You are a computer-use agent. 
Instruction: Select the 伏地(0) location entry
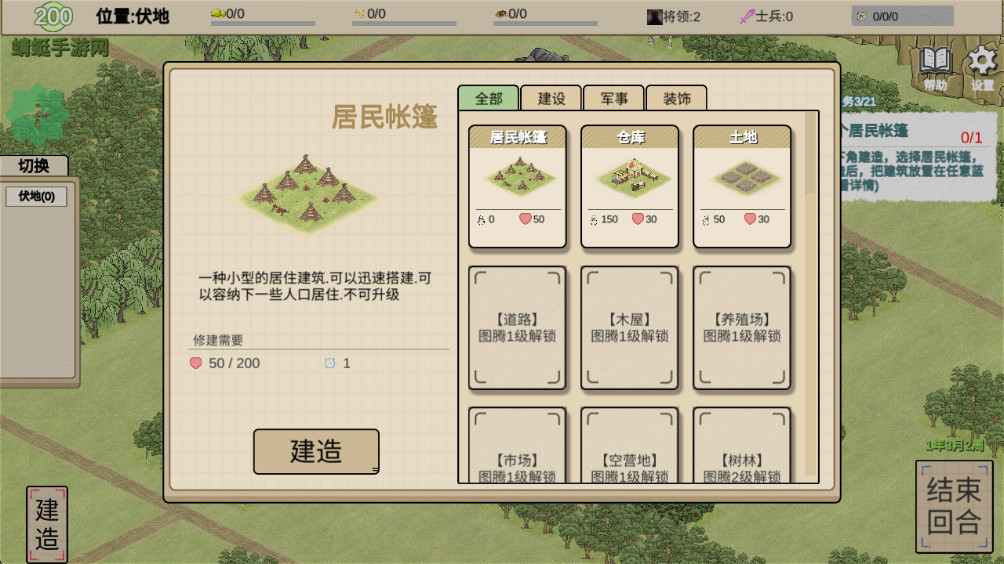[37, 196]
